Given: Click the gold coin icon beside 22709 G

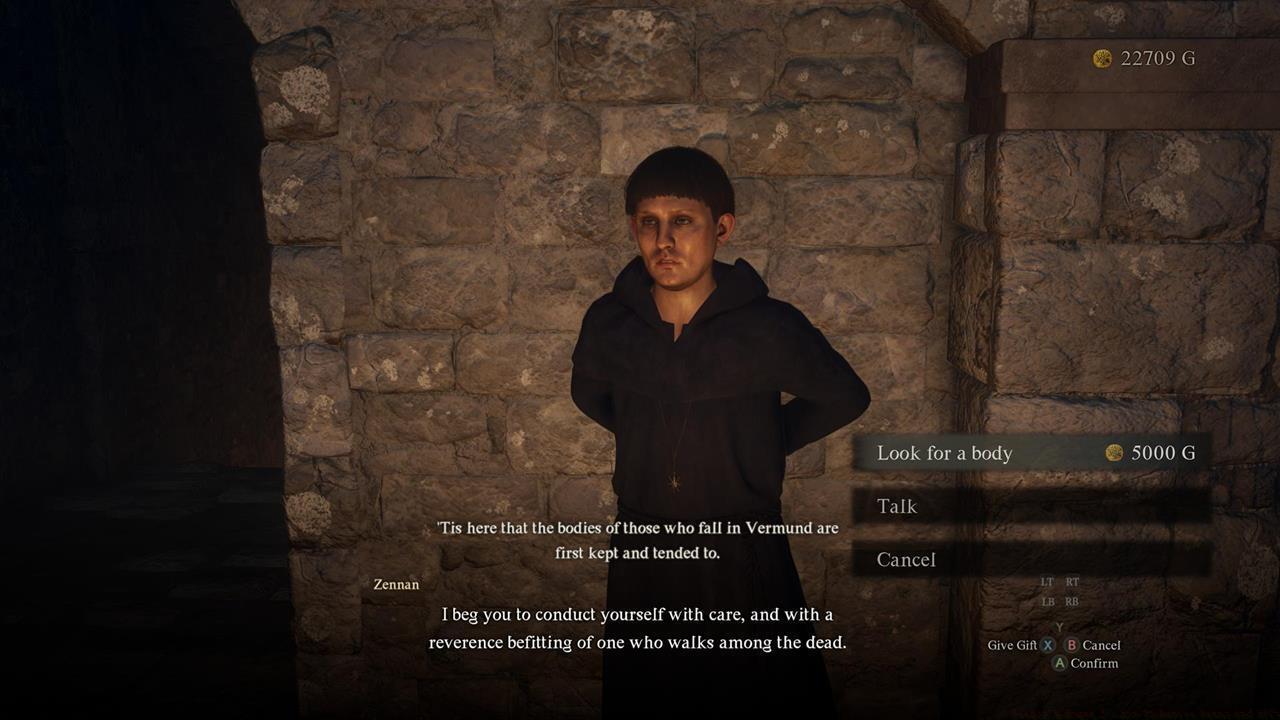Looking at the screenshot, I should 1102,59.
